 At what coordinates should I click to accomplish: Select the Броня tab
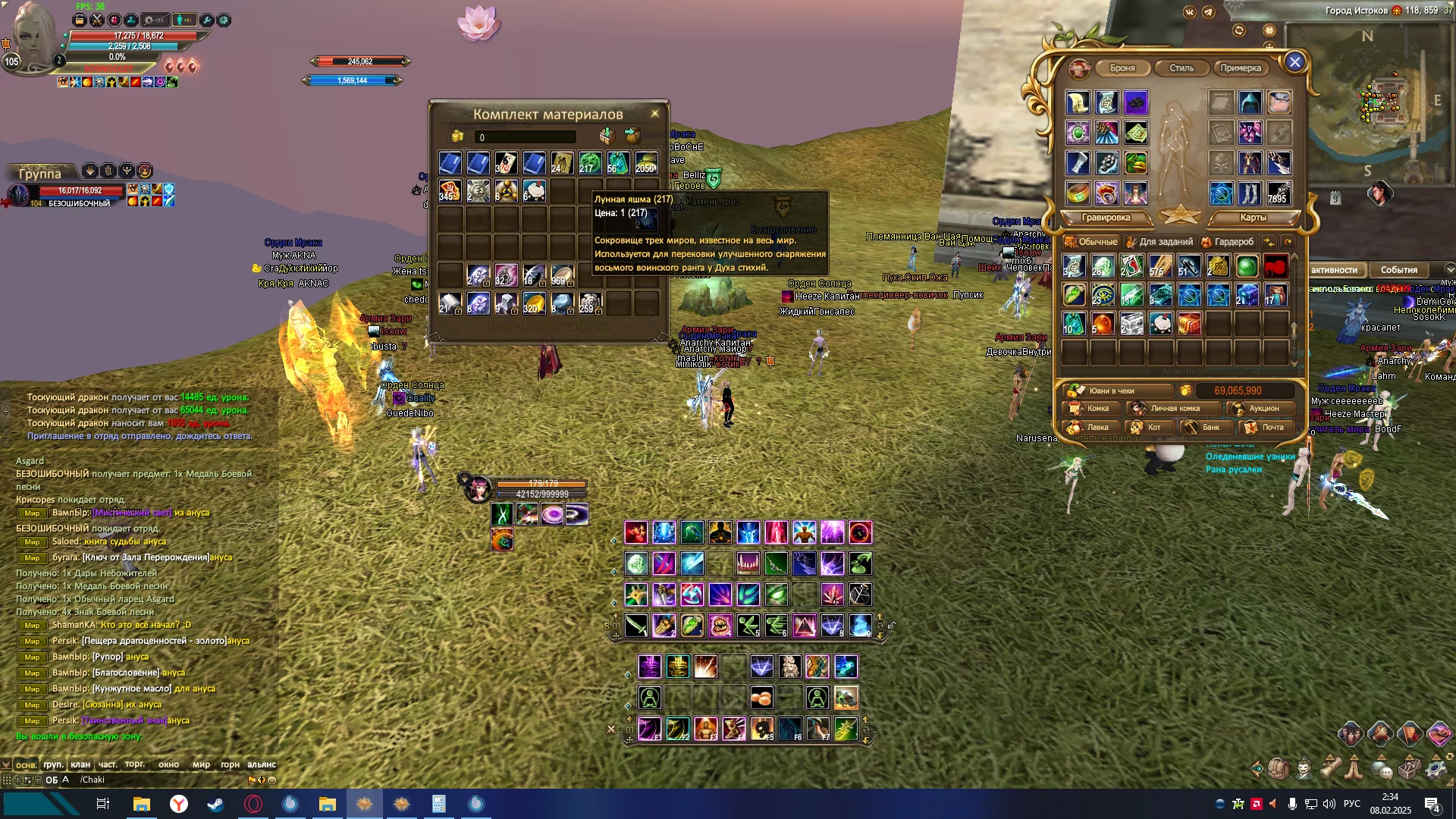(x=1122, y=68)
